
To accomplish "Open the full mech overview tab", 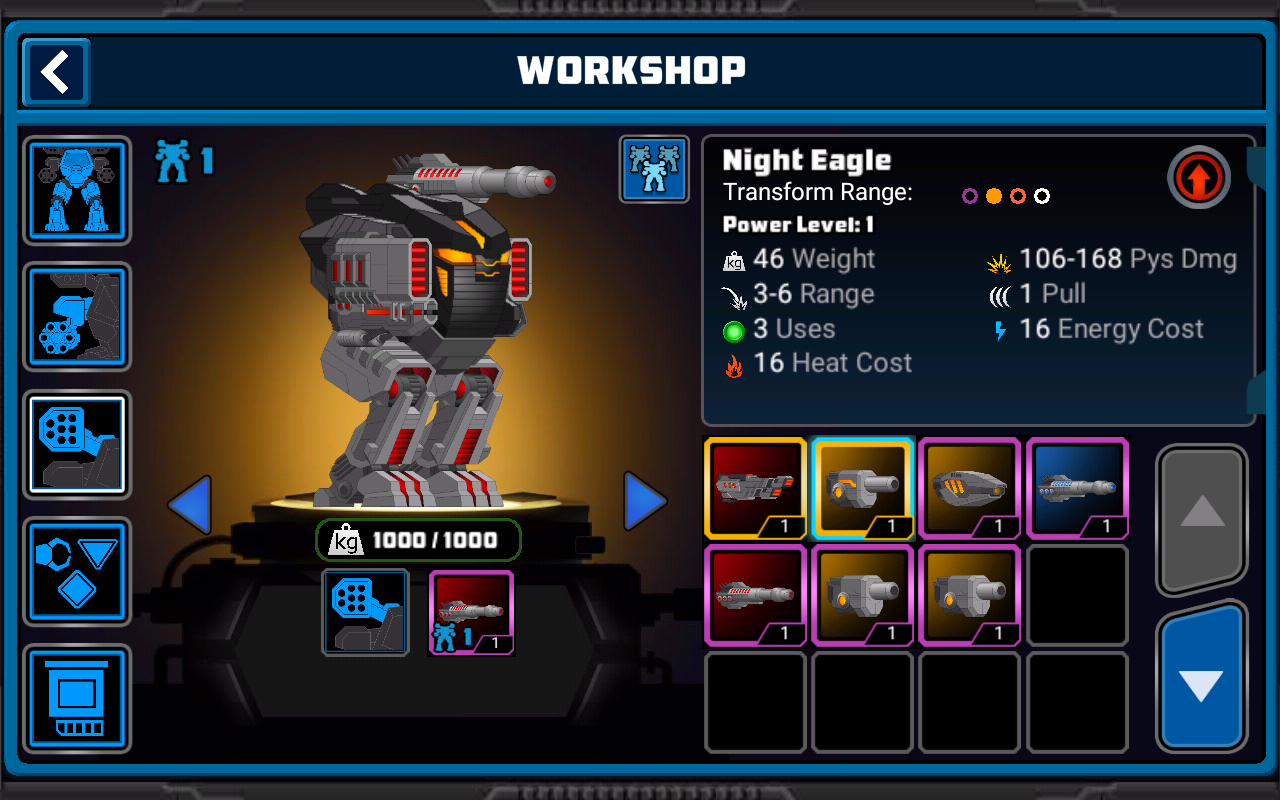I will point(77,190).
